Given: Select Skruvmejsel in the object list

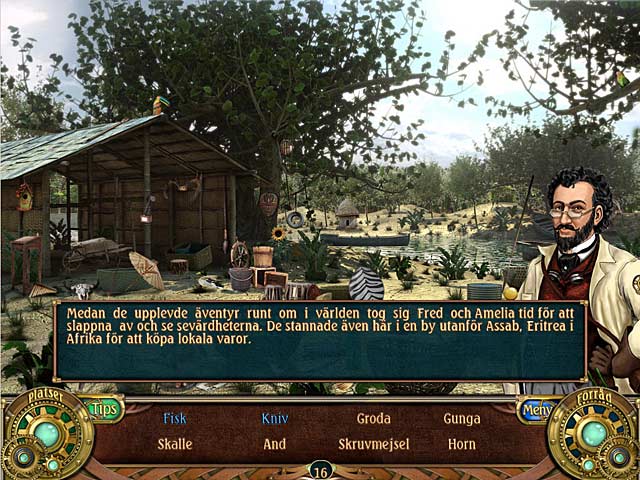Looking at the screenshot, I should 373,444.
